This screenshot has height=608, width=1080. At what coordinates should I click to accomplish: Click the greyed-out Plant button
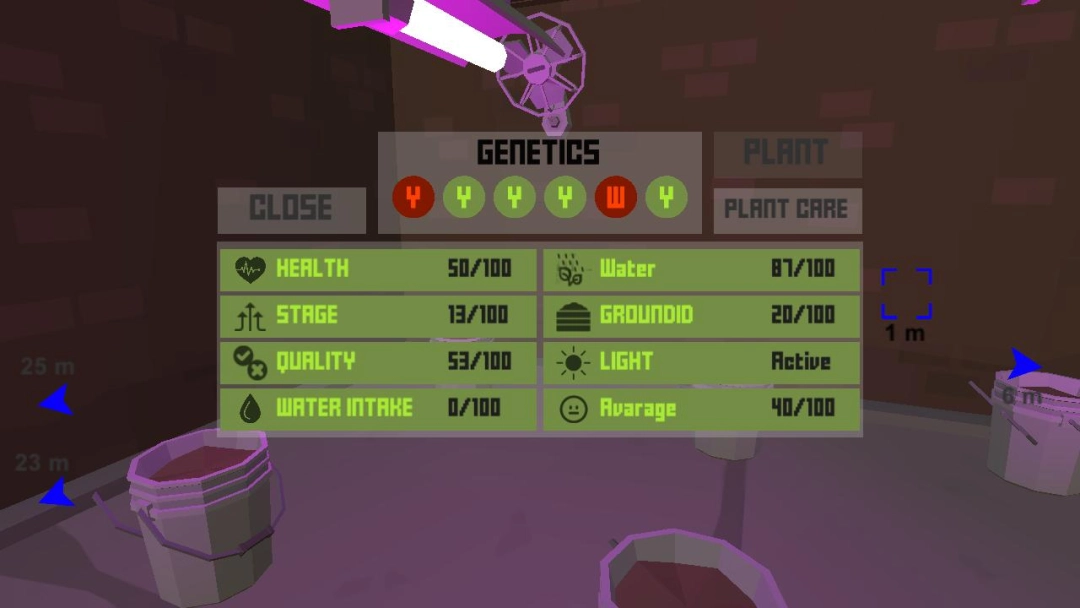787,153
